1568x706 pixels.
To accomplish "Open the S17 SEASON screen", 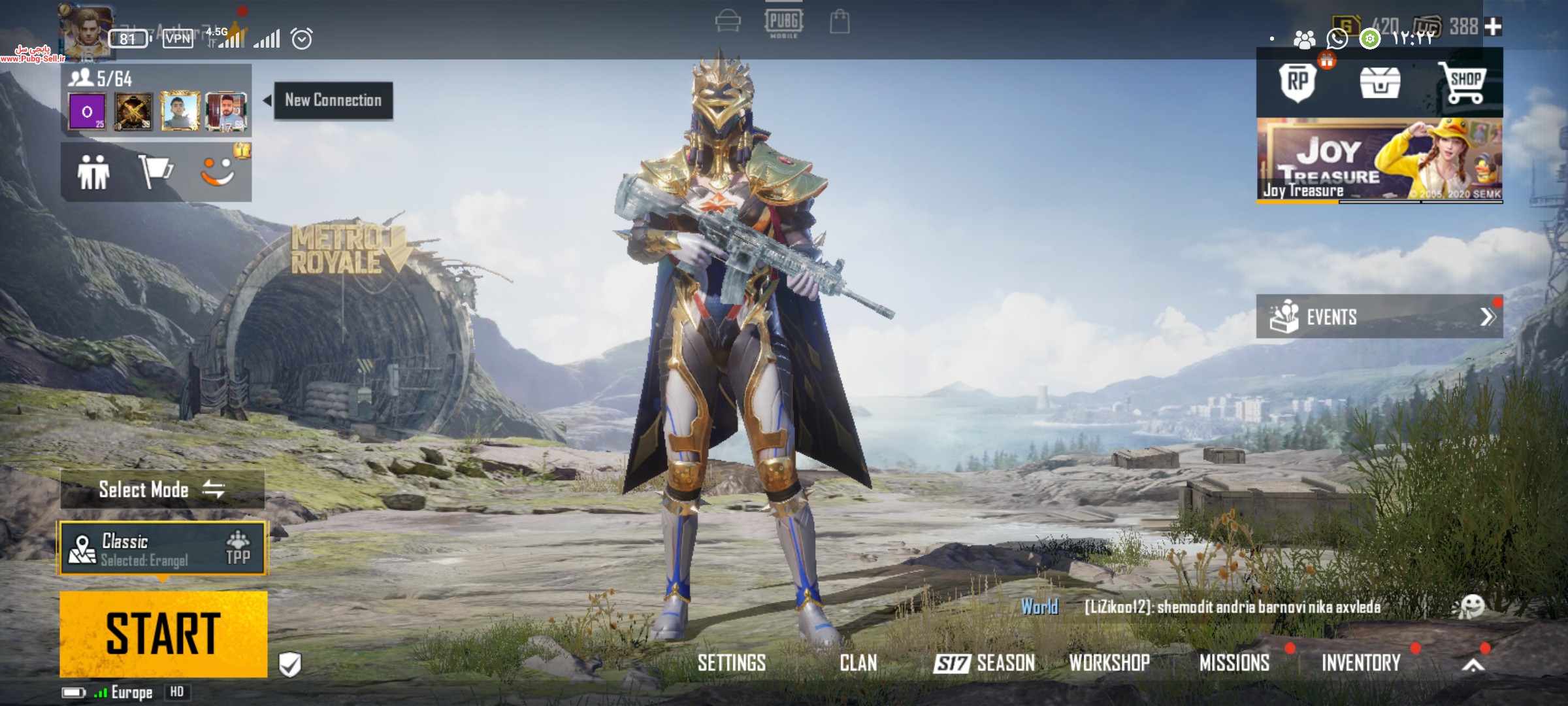I will pos(984,663).
